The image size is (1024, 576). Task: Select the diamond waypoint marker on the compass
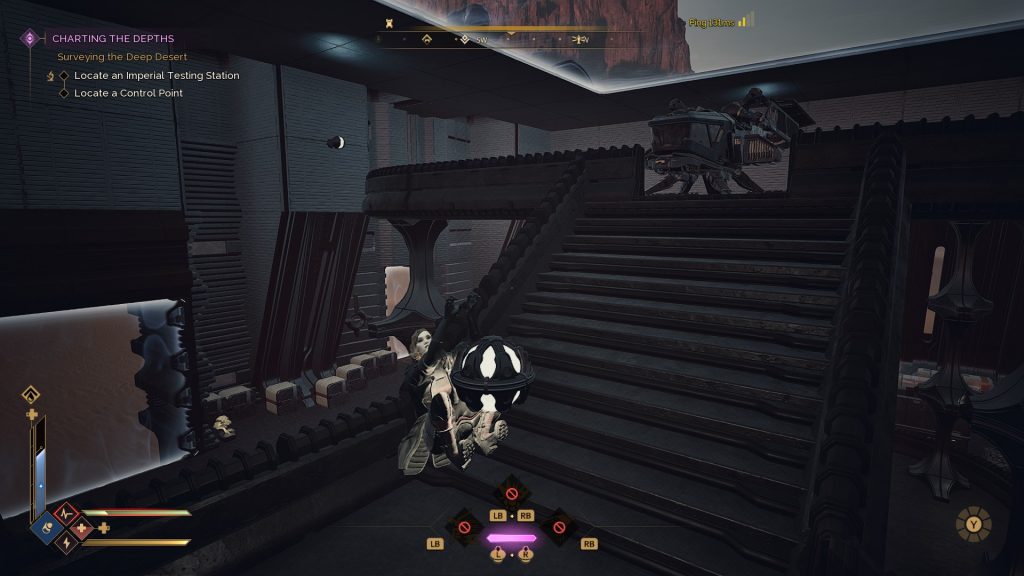coord(464,40)
